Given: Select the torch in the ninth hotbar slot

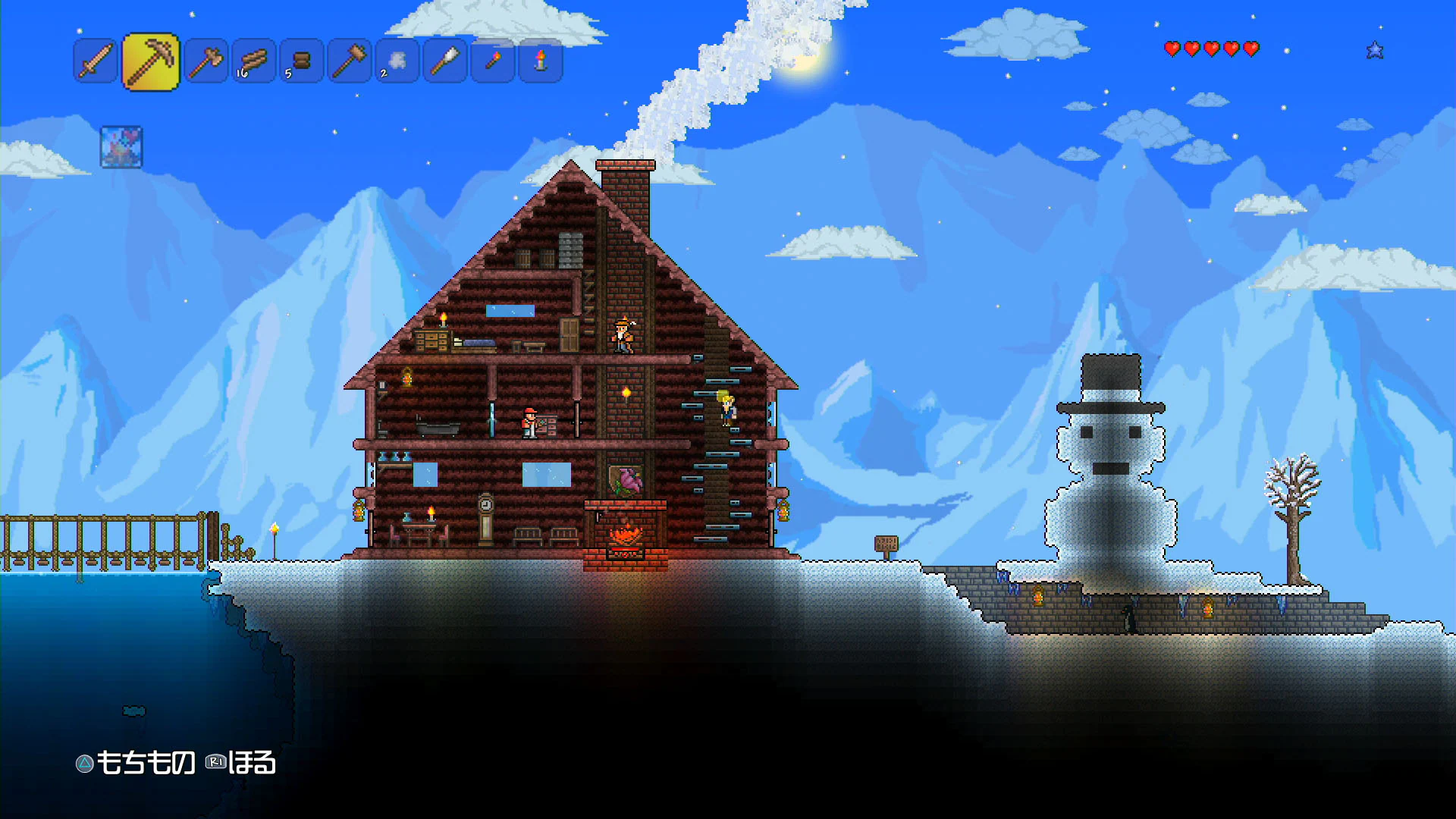Looking at the screenshot, I should pyautogui.click(x=492, y=62).
